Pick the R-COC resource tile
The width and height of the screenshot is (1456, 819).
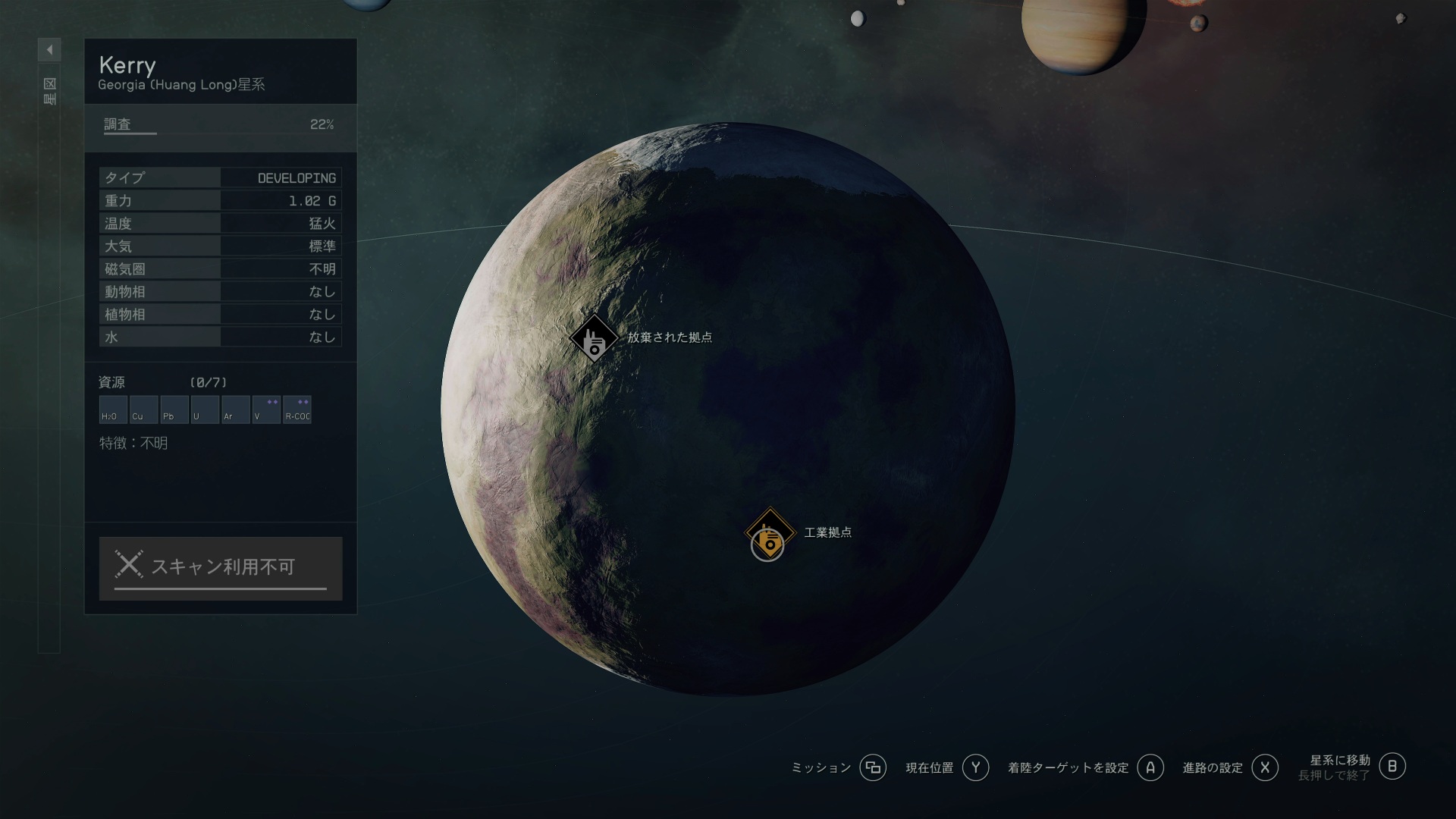(x=297, y=409)
